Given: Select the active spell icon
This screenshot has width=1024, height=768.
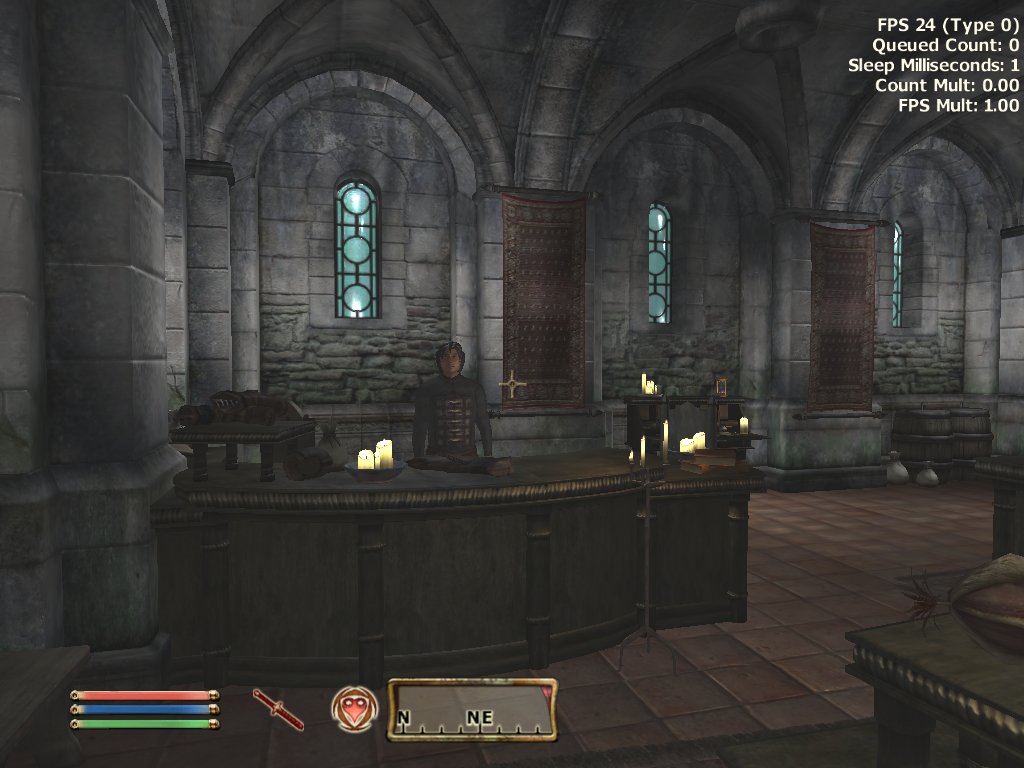Looking at the screenshot, I should pos(349,709).
